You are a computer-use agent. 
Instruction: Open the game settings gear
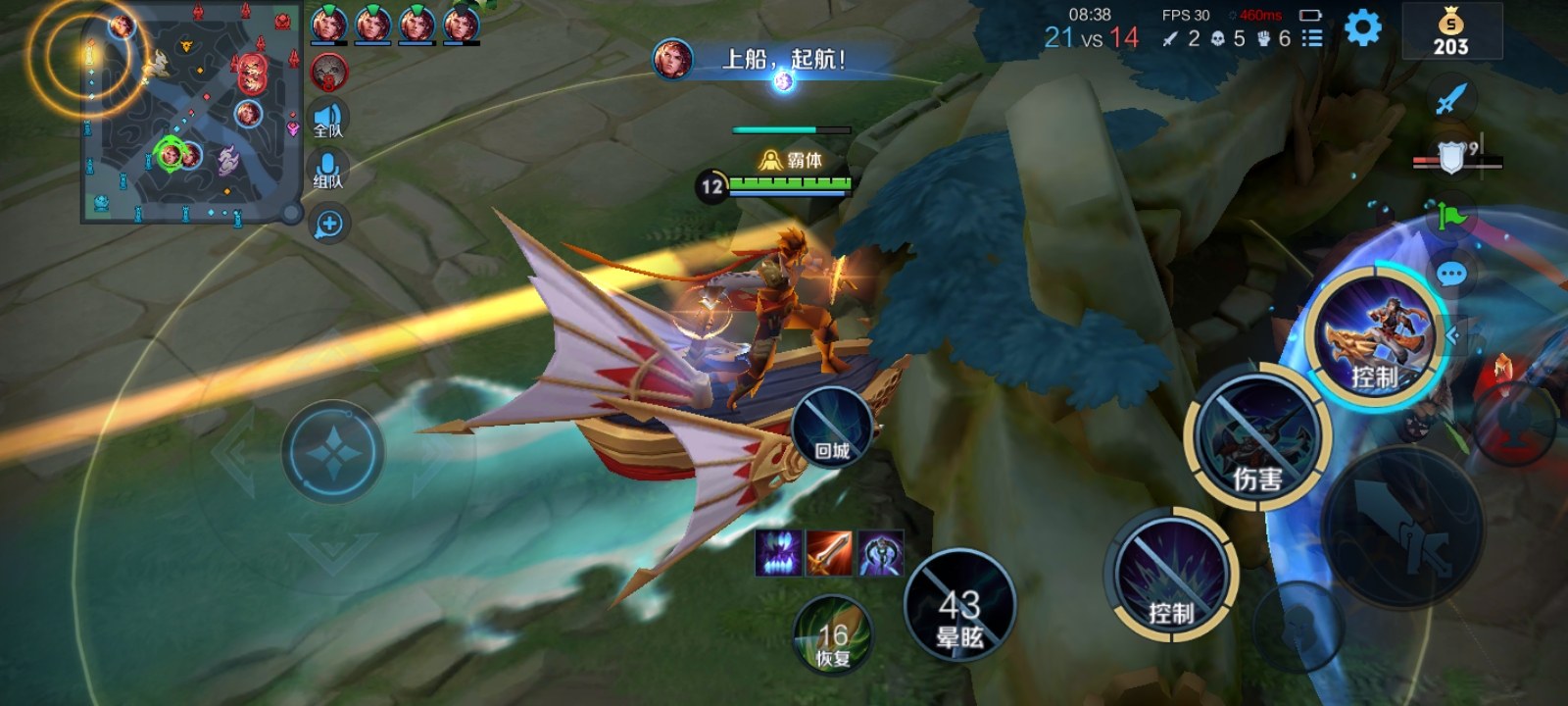point(1362,27)
